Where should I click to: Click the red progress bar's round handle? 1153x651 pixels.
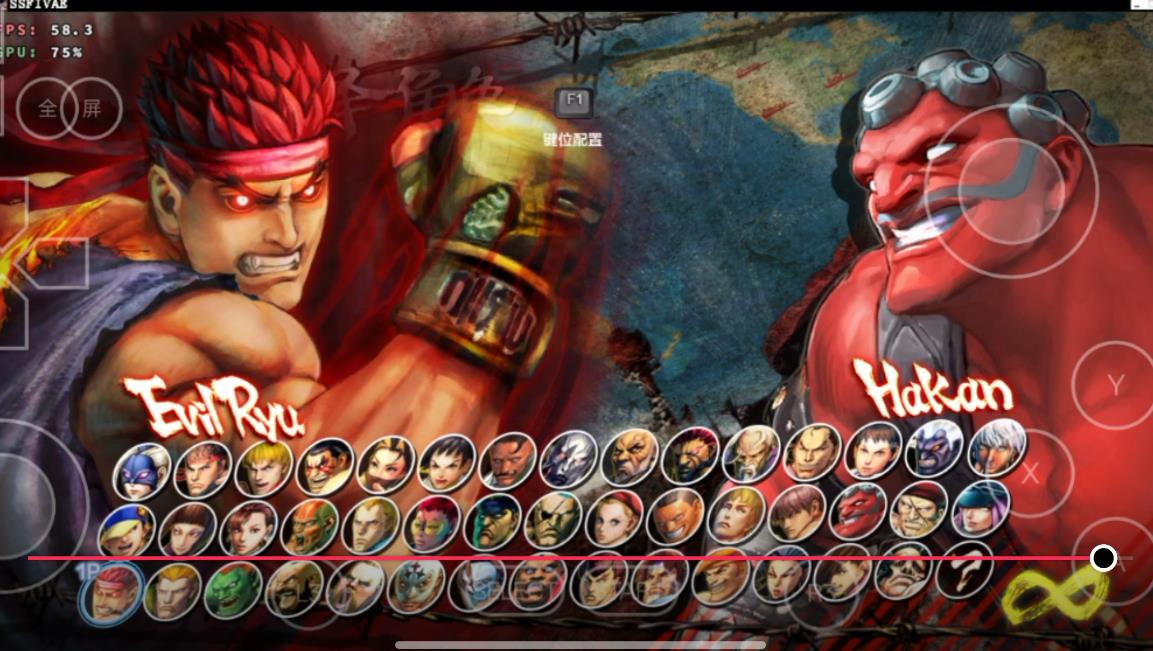[1103, 558]
